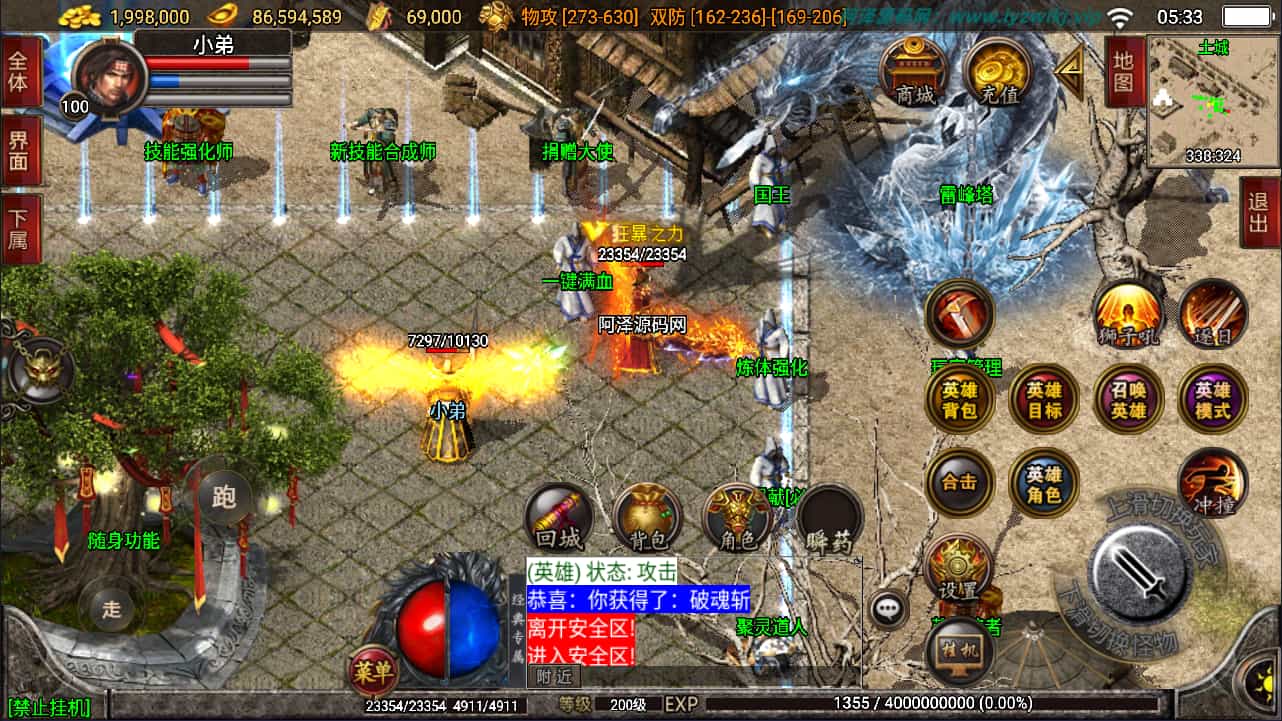Toggle the 英雄模式 hero mode
The height and width of the screenshot is (721, 1282).
pyautogui.click(x=1213, y=400)
